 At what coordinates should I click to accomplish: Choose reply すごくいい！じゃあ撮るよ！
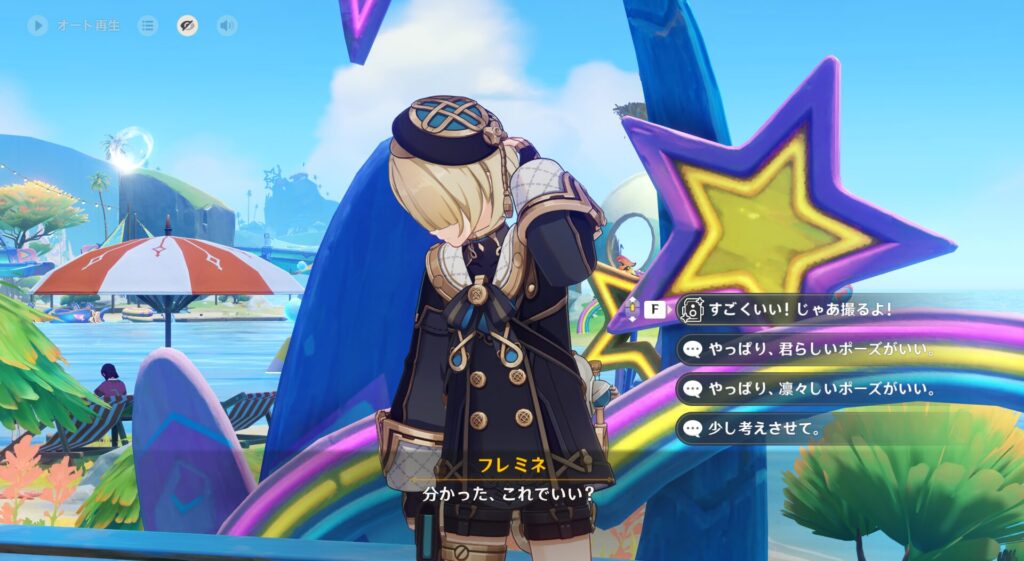pos(799,310)
